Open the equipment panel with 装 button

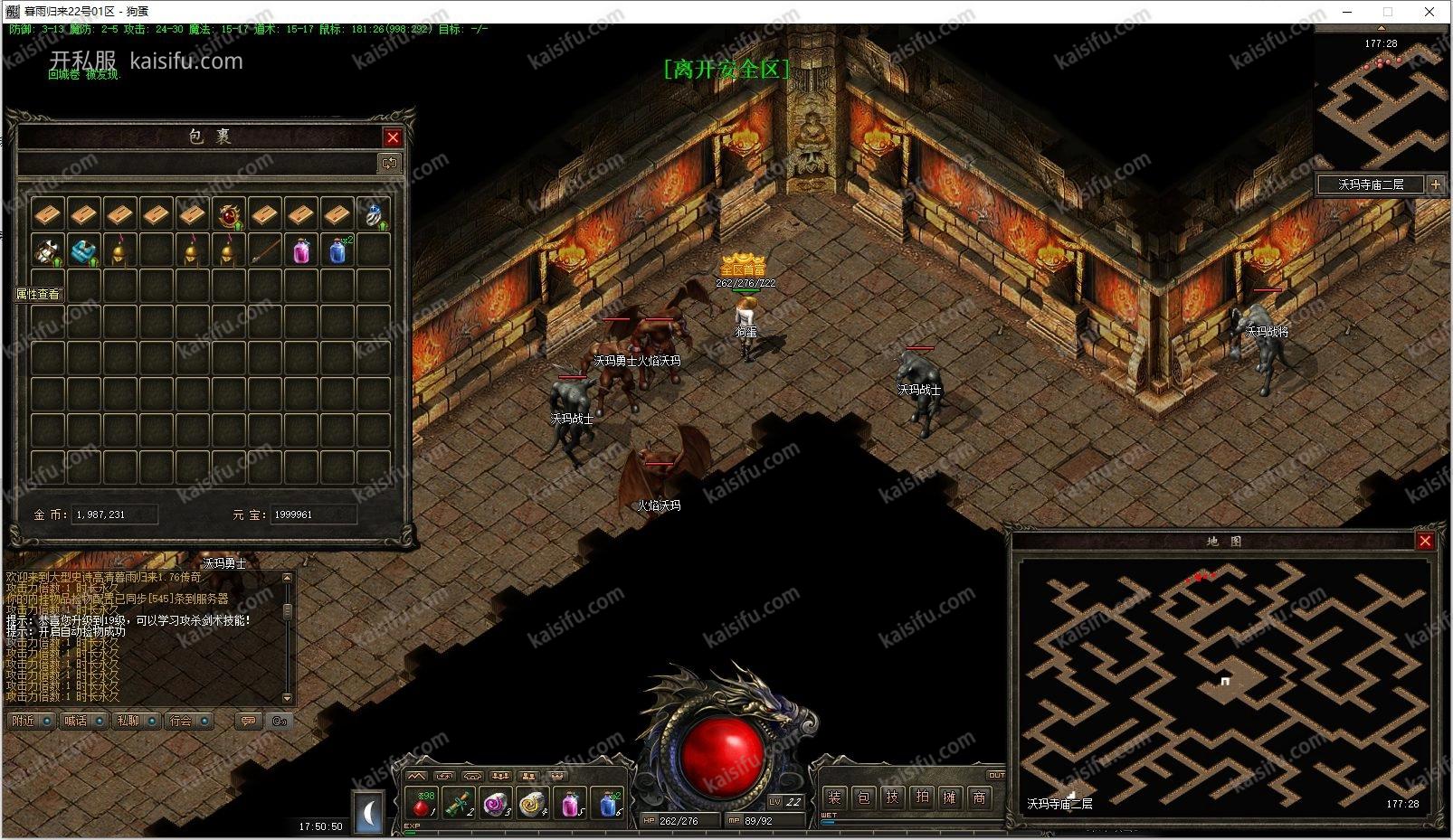tap(834, 798)
